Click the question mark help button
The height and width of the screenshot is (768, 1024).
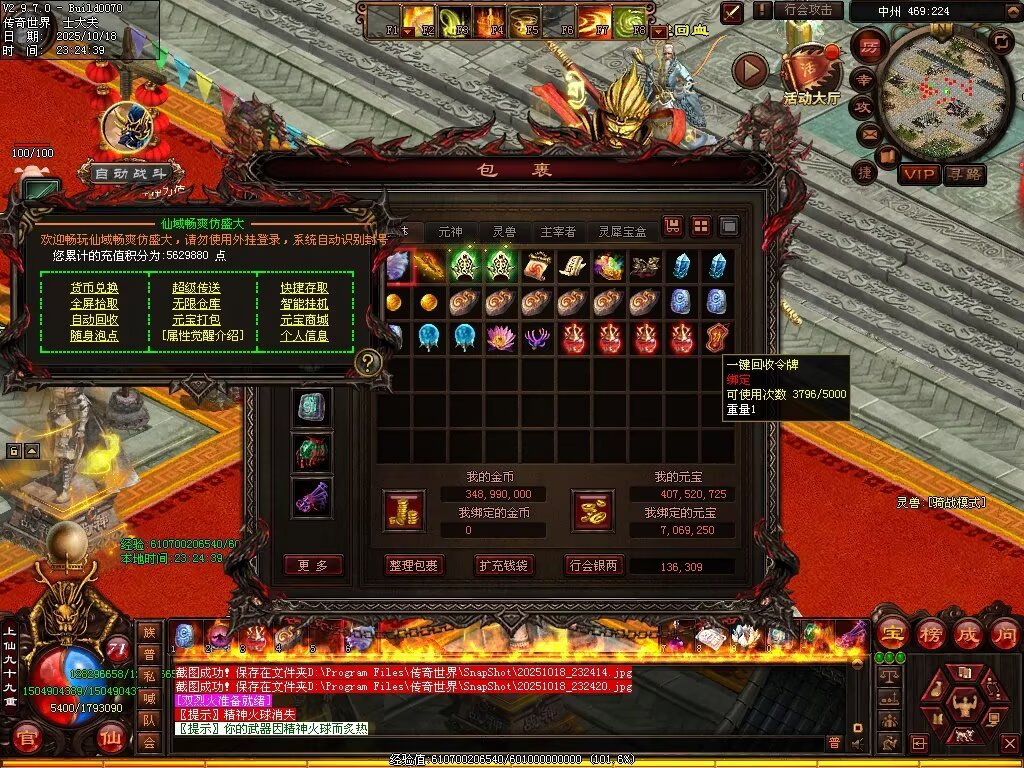pos(368,362)
